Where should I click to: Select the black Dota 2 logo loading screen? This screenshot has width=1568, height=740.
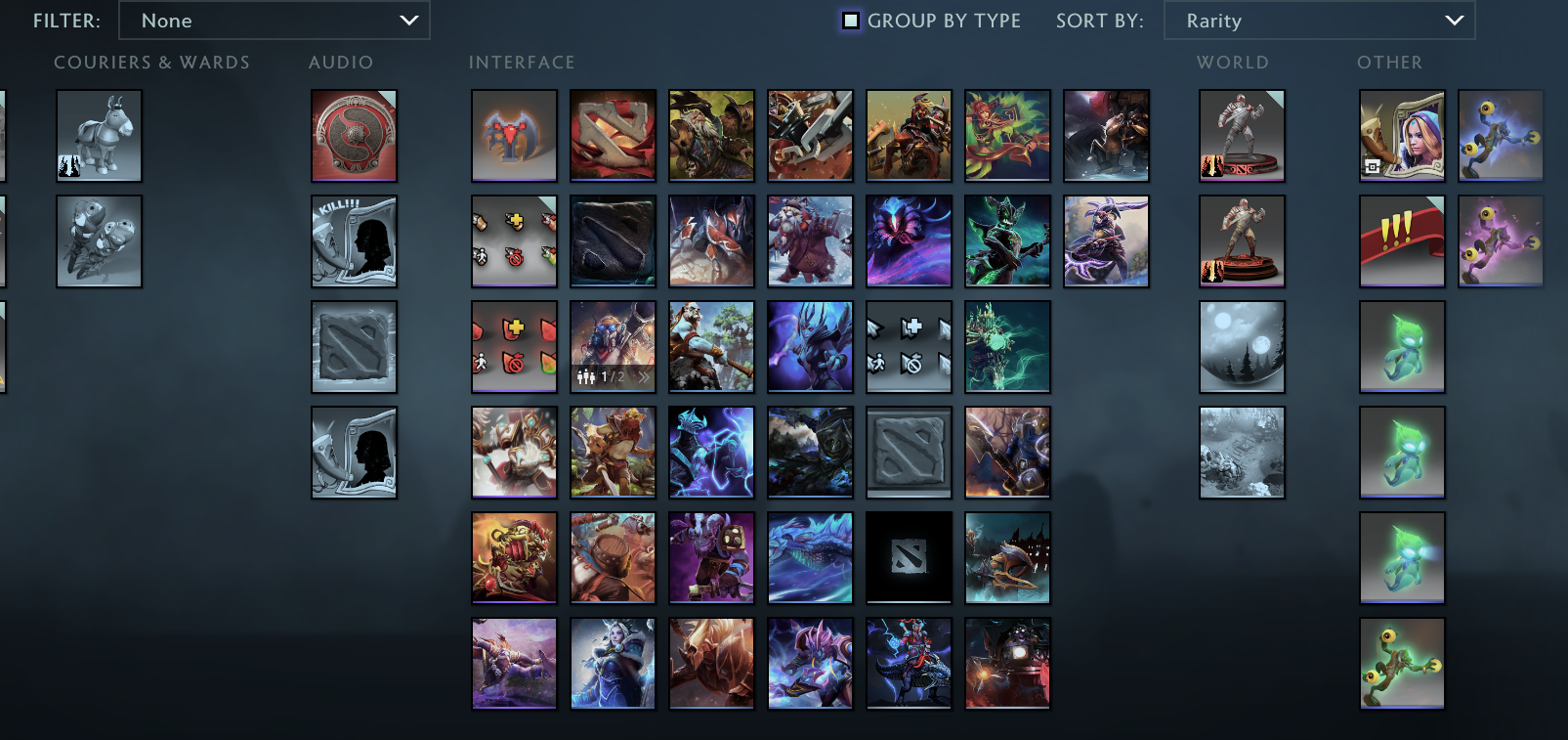click(908, 558)
